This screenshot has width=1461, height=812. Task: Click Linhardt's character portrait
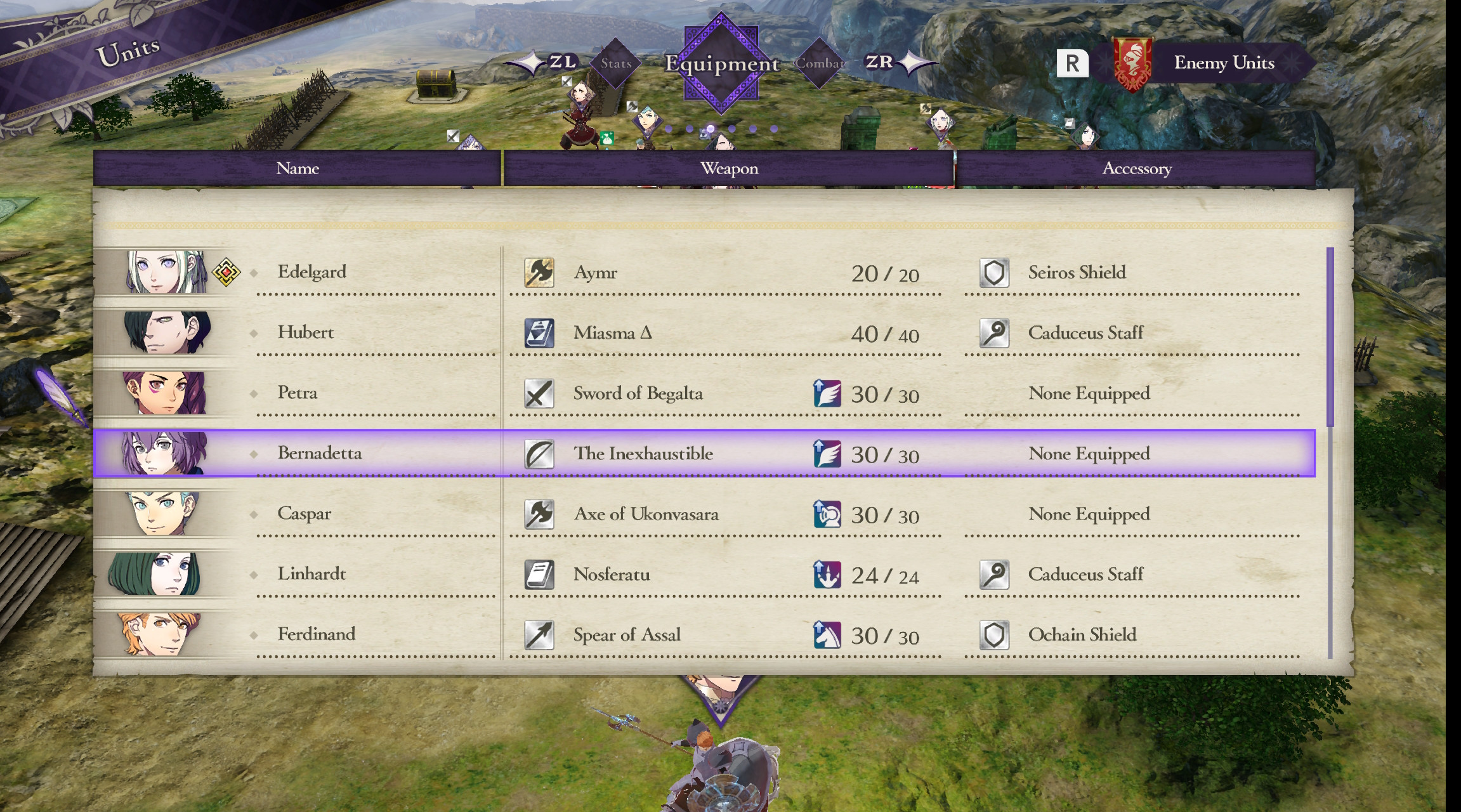[154, 574]
